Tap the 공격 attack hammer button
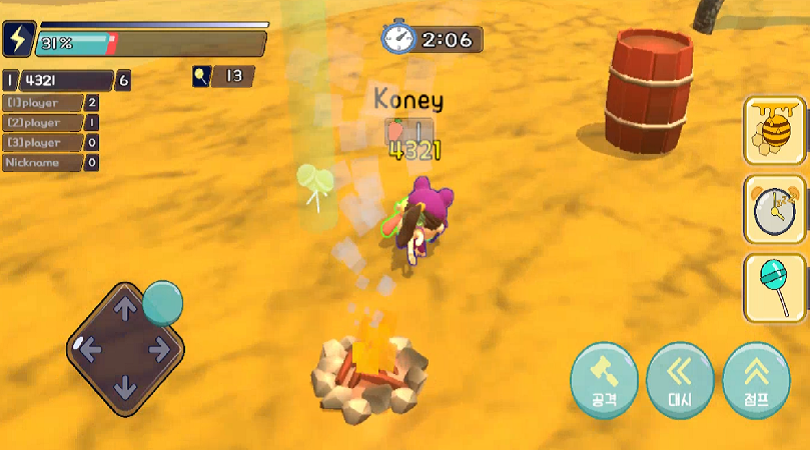Image resolution: width=810 pixels, height=450 pixels. click(604, 377)
